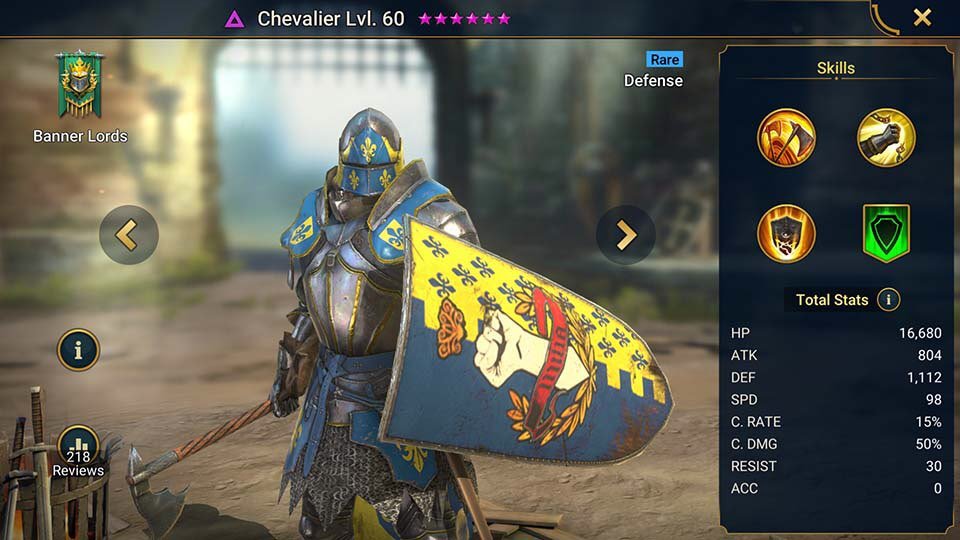Go to the next champion
960x540 pixels.
point(626,235)
